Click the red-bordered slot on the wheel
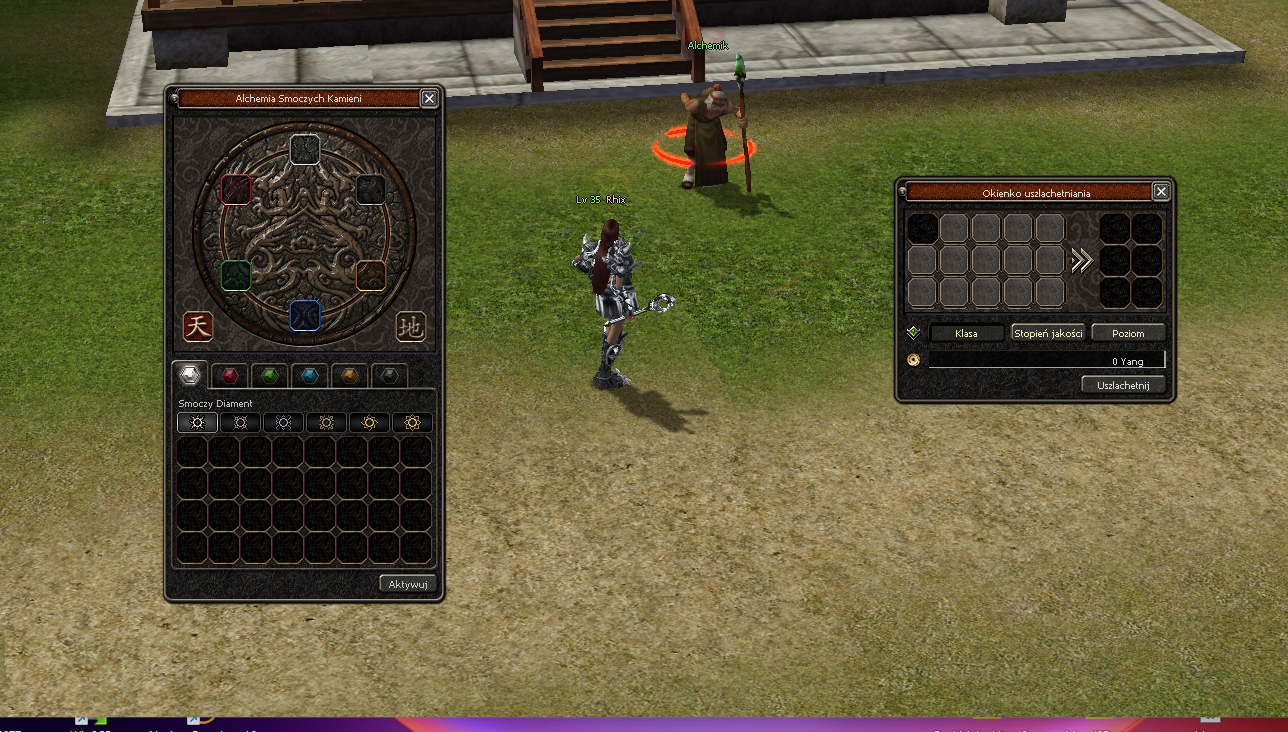 point(236,189)
